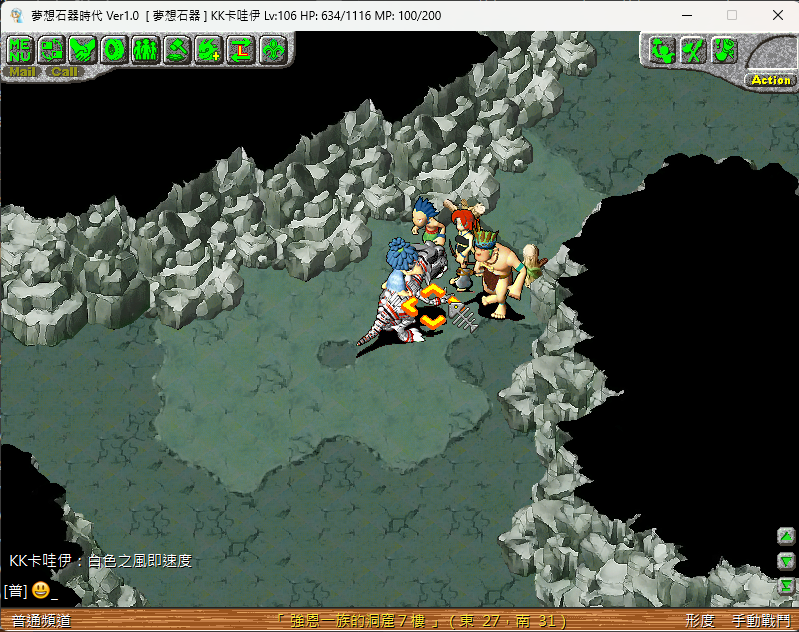The width and height of the screenshot is (799, 632).
Task: Click the arrows swap L icon
Action: click(240, 48)
